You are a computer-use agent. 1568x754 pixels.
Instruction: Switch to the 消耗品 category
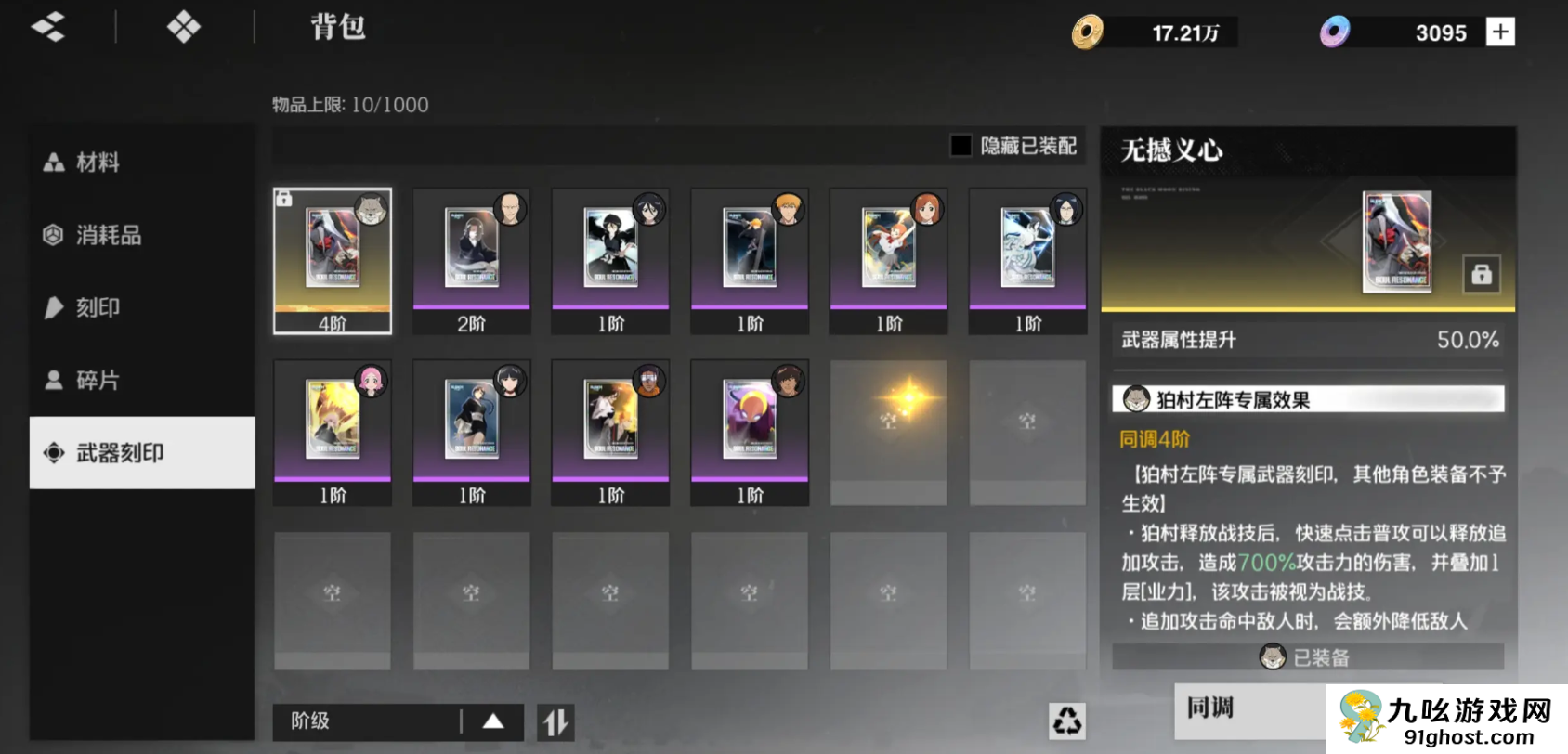(x=107, y=235)
